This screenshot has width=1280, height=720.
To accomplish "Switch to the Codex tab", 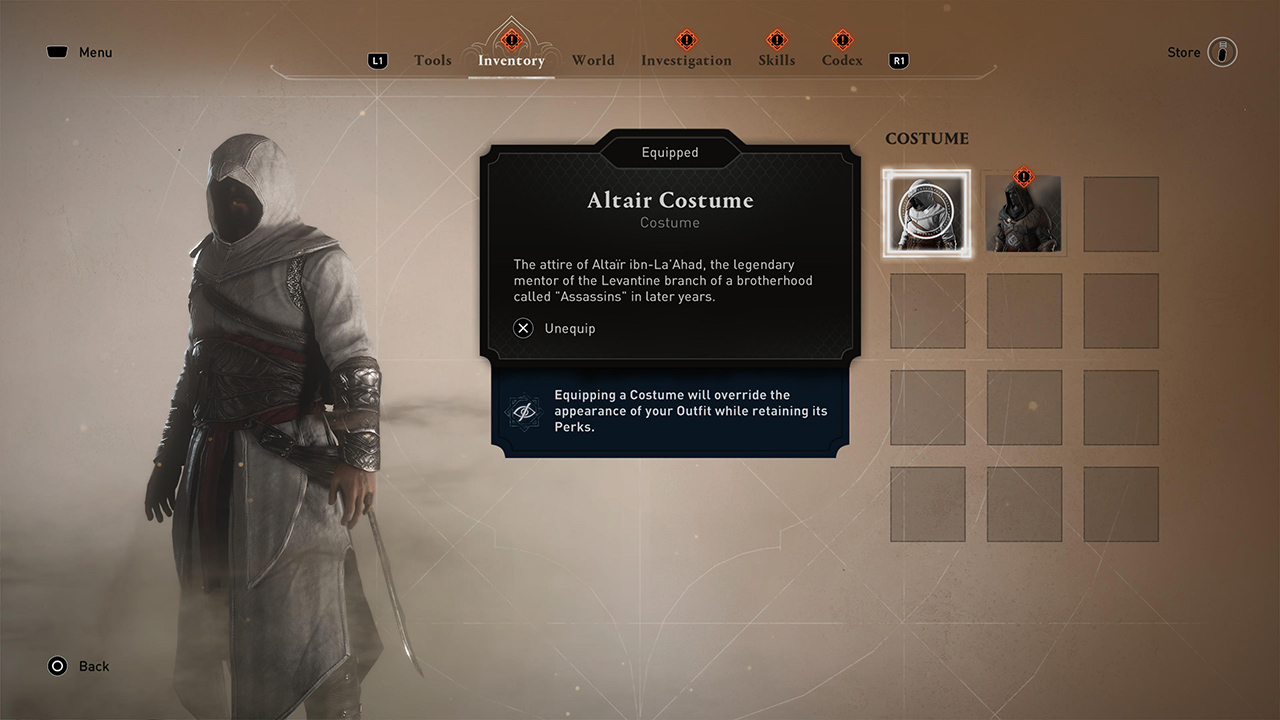I will [841, 60].
